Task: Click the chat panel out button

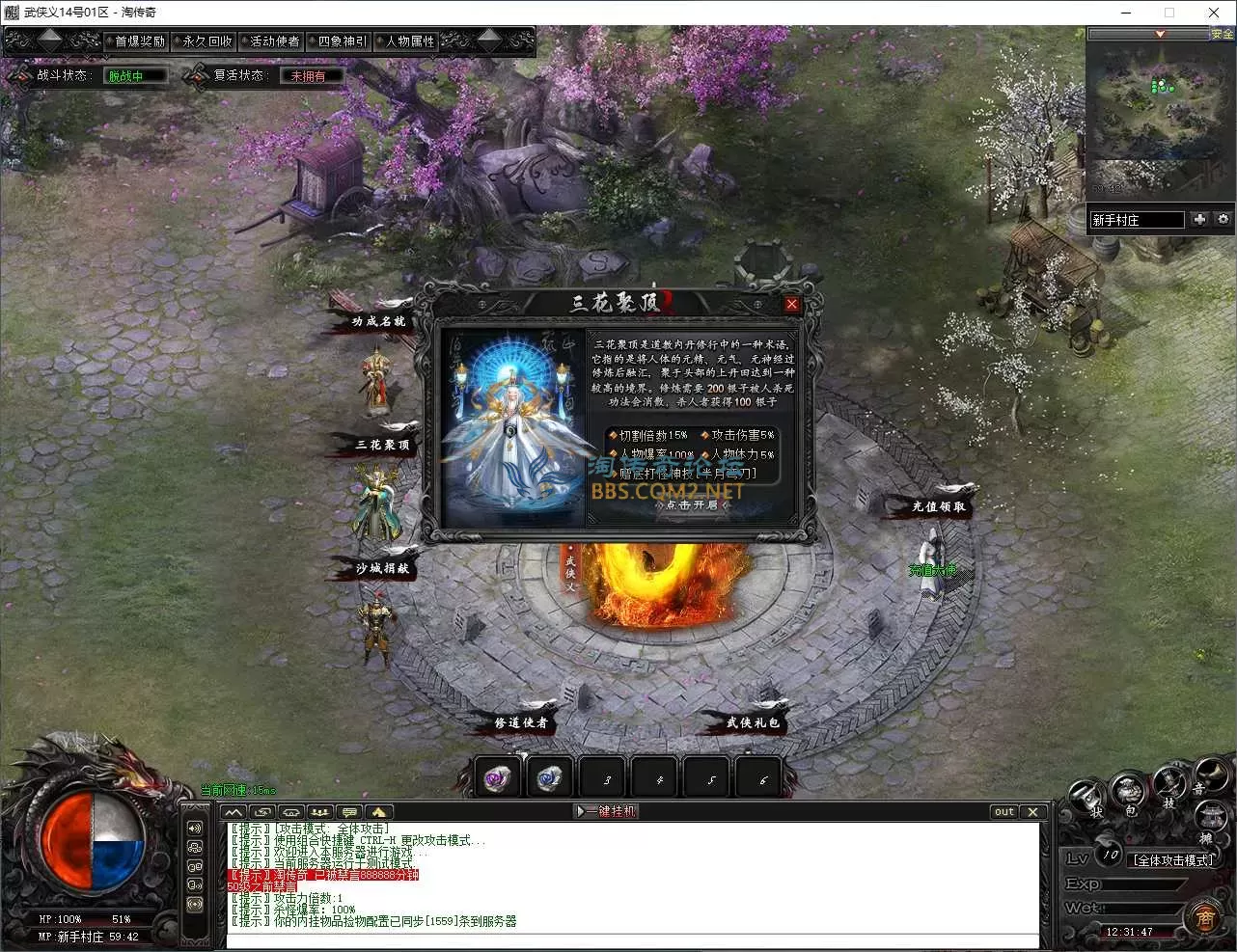Action: [x=1004, y=811]
